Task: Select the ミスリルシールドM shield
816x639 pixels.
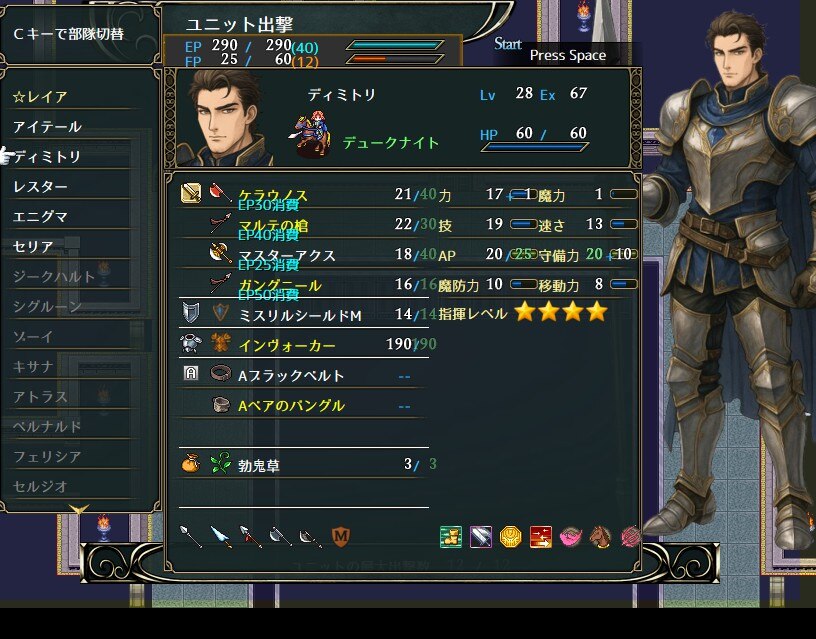Action: [299, 315]
